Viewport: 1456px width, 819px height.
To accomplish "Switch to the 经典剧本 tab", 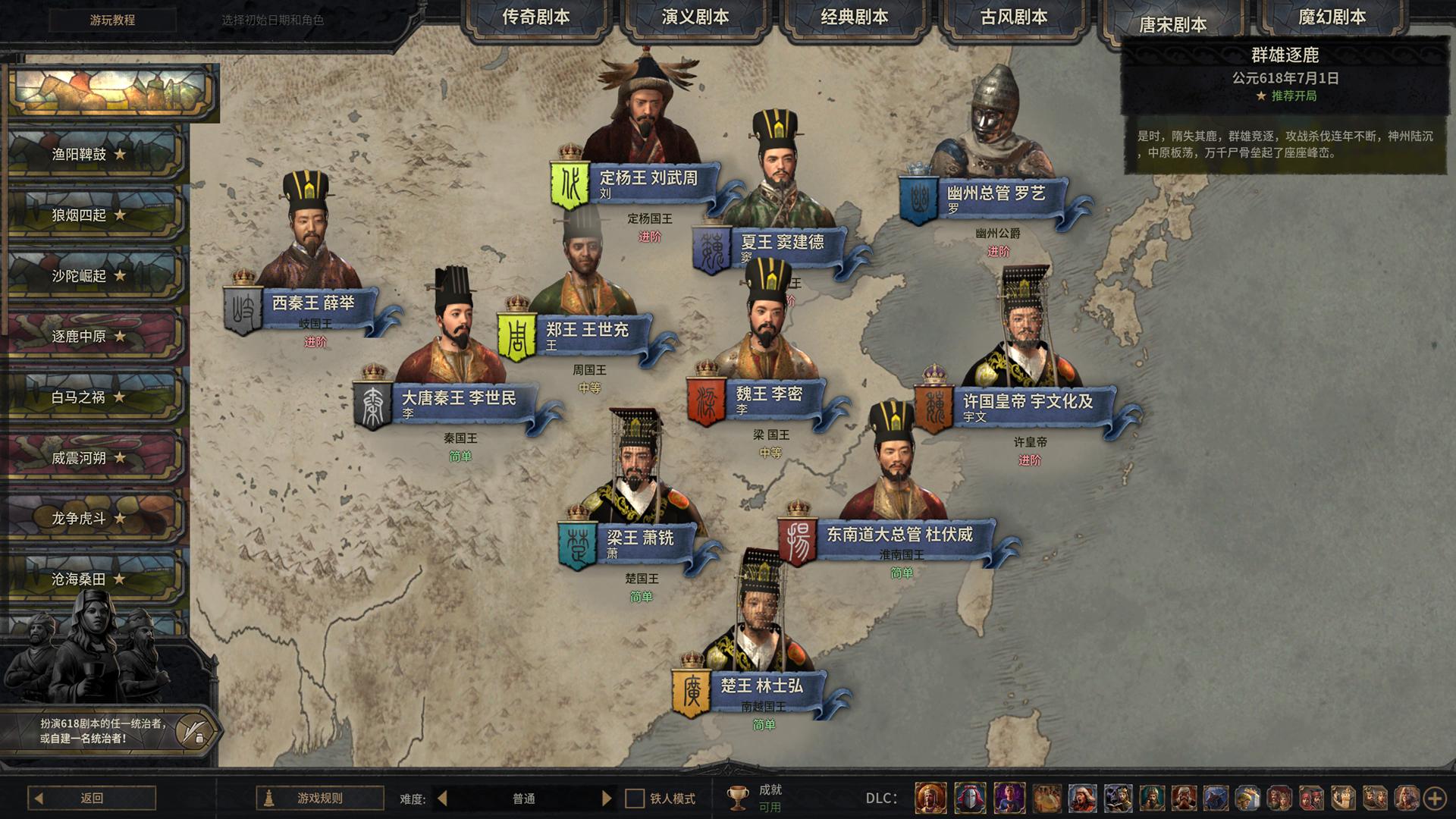I will point(854,17).
